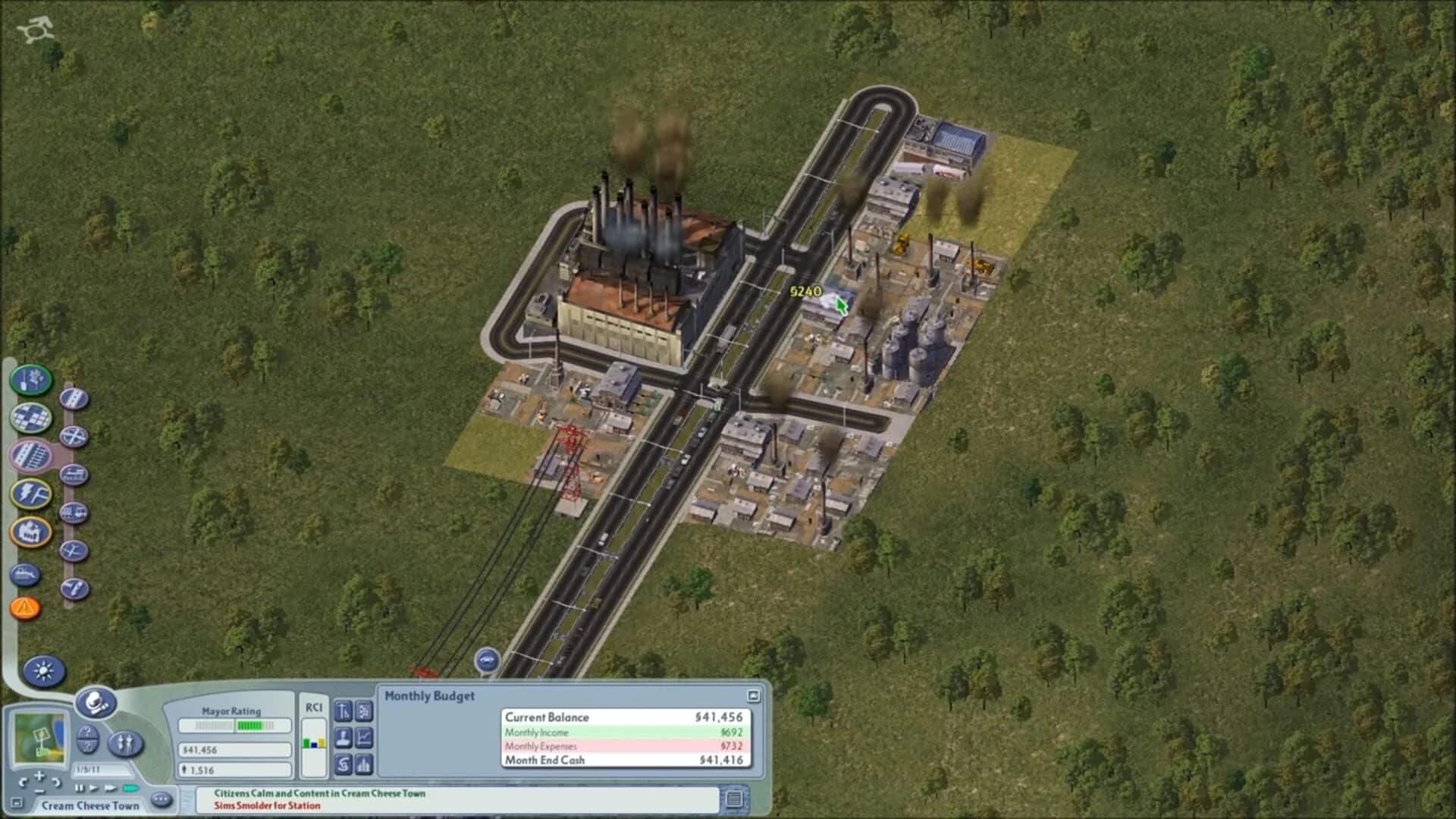Open the Zones menu
The height and width of the screenshot is (819, 1456).
coord(29,417)
